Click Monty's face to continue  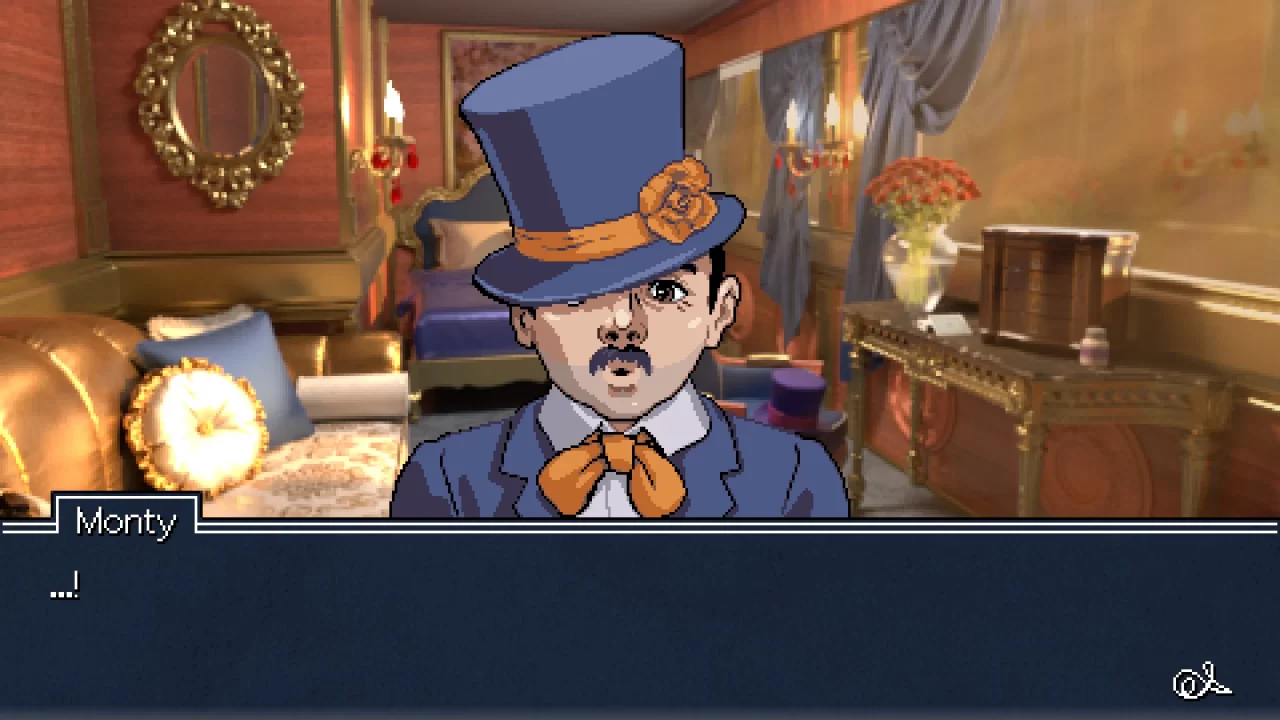click(620, 330)
